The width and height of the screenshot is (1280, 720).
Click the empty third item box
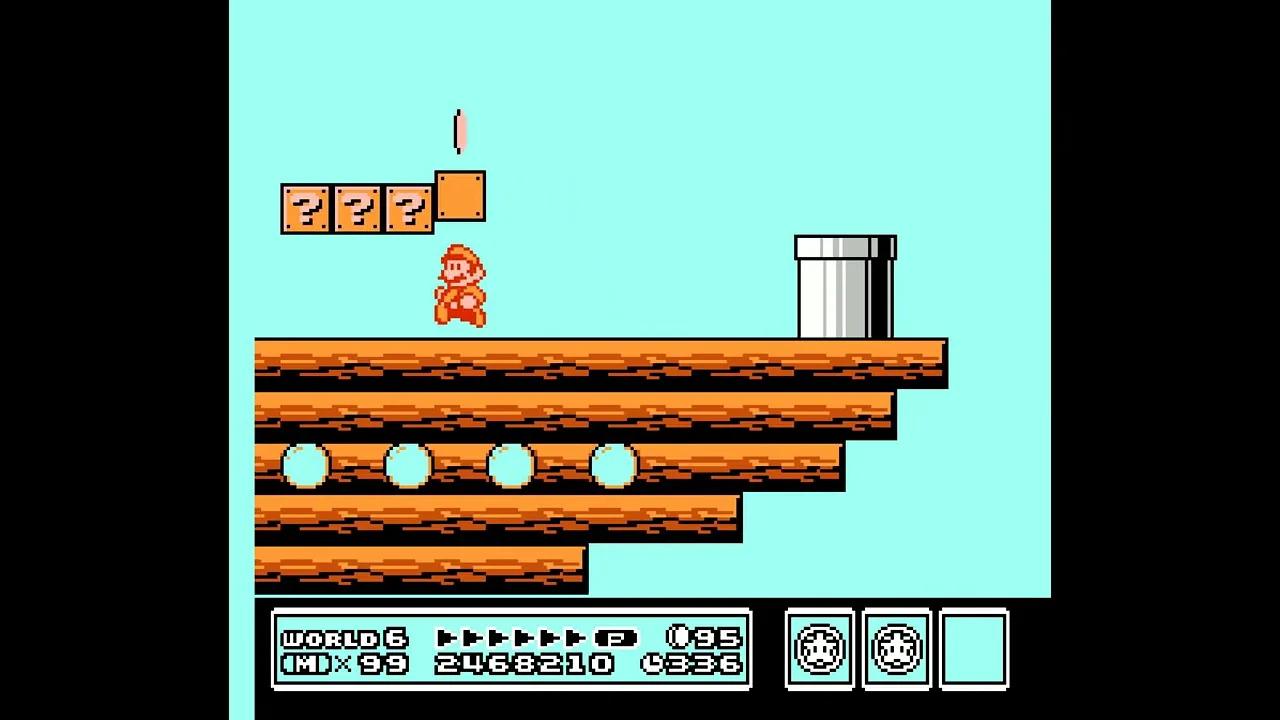(974, 649)
